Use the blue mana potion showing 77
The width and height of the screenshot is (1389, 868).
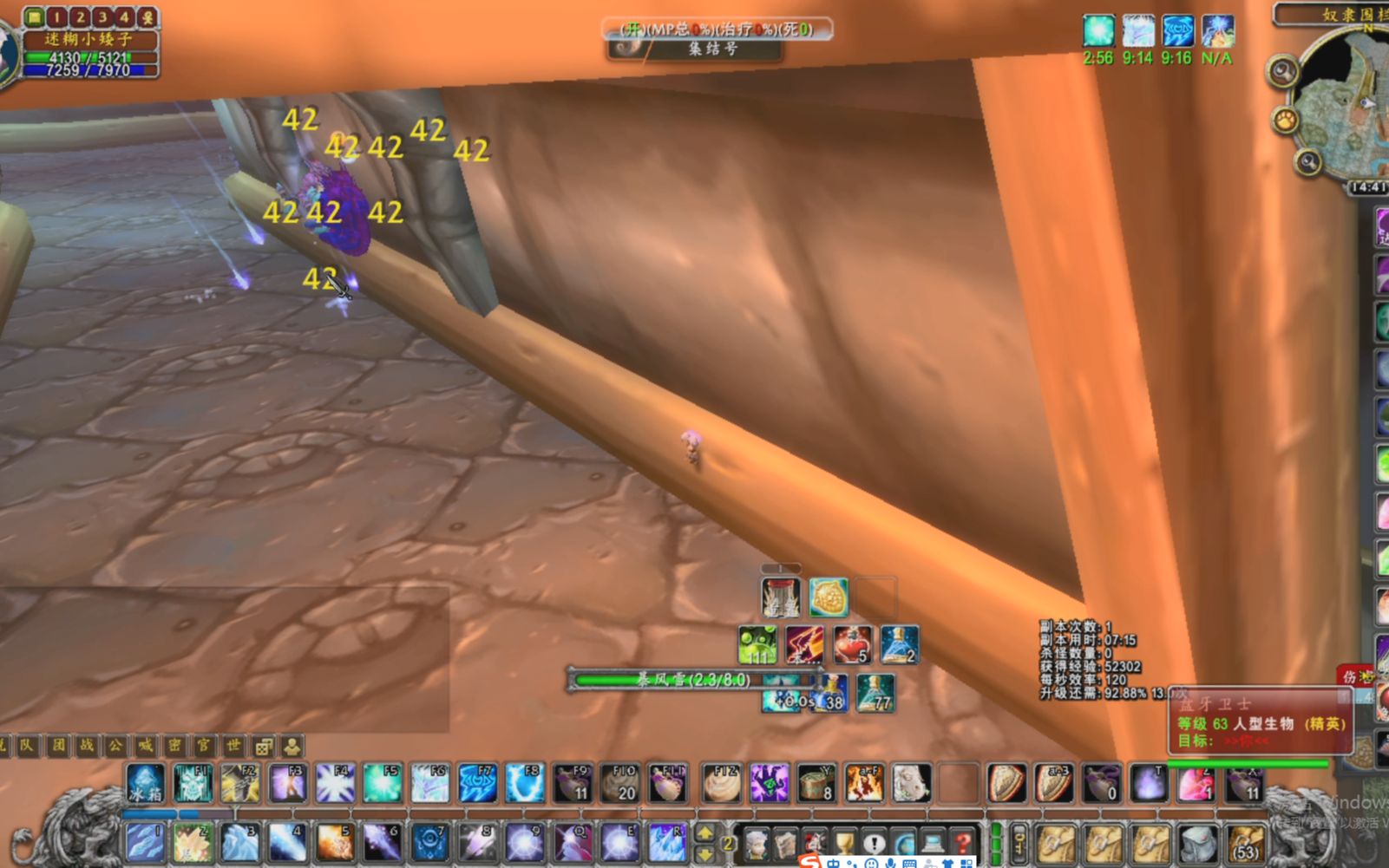(x=875, y=693)
